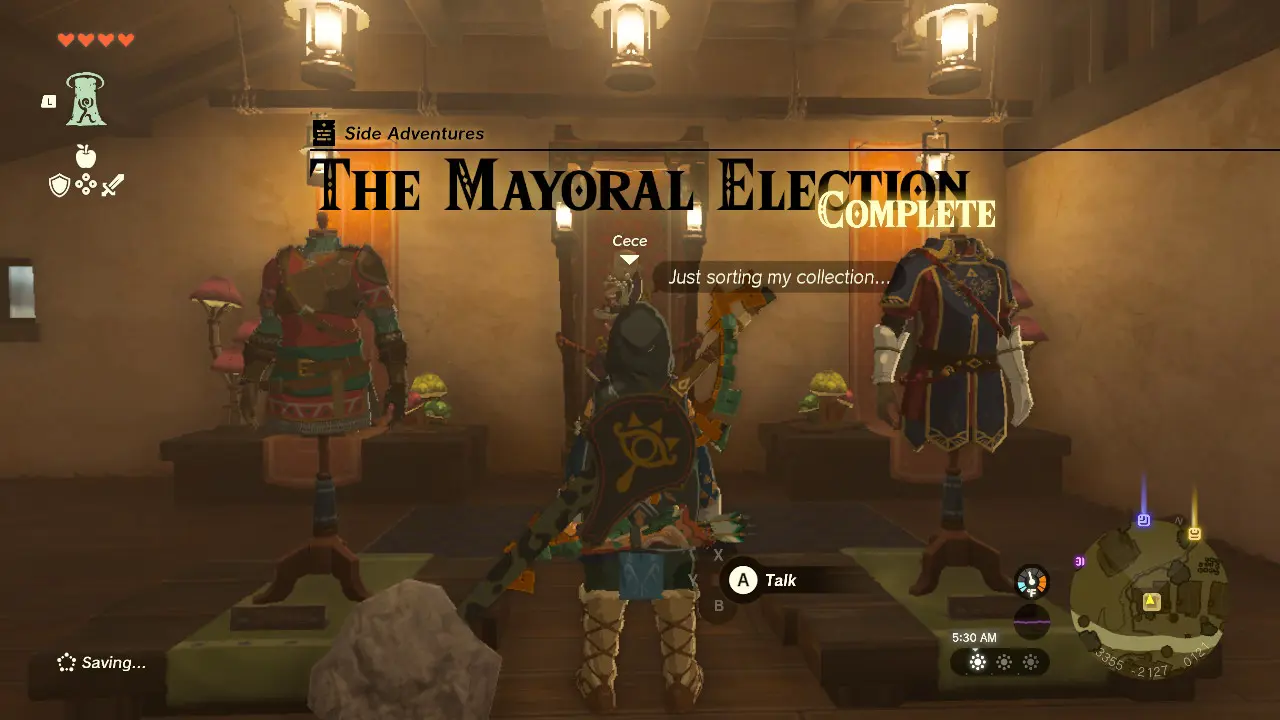This screenshot has width=1280, height=720.
Task: Click the apple-shaped food icon
Action: coord(86,156)
